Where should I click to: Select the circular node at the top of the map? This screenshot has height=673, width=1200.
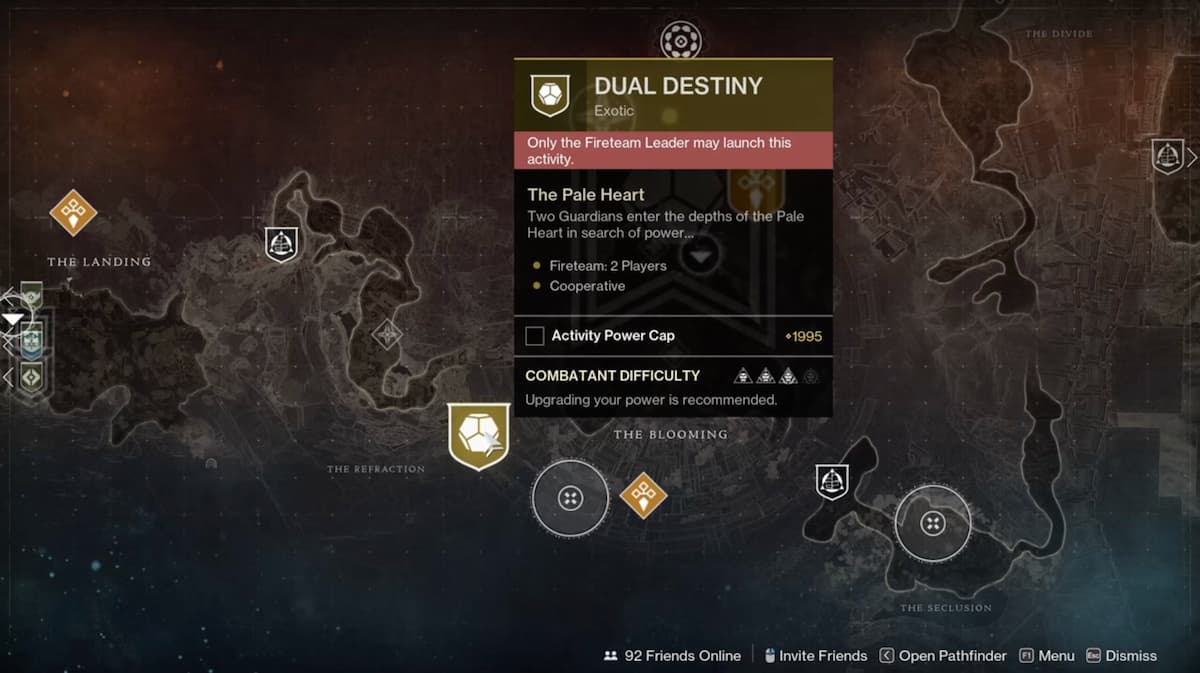[681, 41]
